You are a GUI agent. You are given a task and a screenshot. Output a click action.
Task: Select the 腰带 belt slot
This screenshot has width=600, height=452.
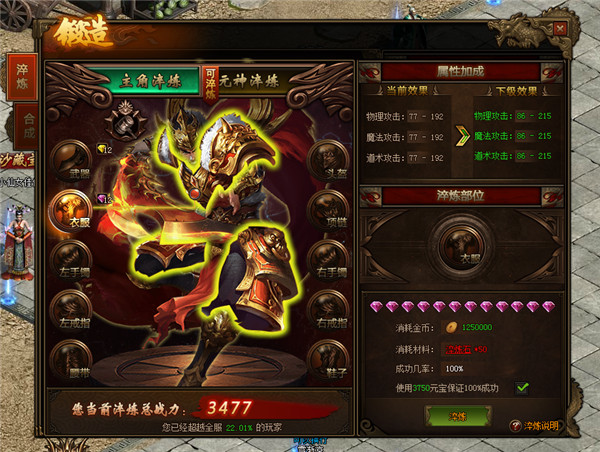pos(71,357)
